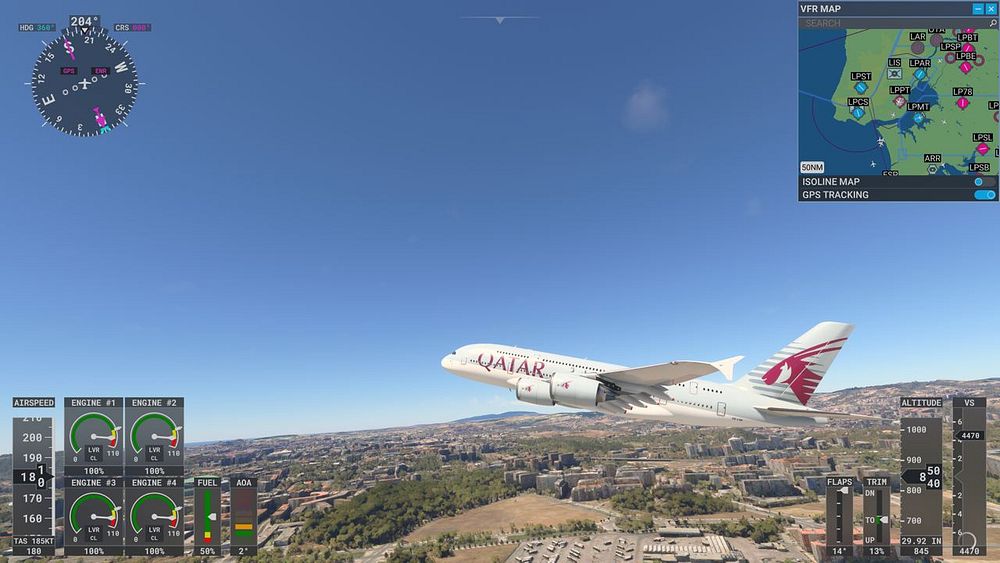Choose the LPCS airport marker
This screenshot has height=563, width=1000.
[x=858, y=113]
